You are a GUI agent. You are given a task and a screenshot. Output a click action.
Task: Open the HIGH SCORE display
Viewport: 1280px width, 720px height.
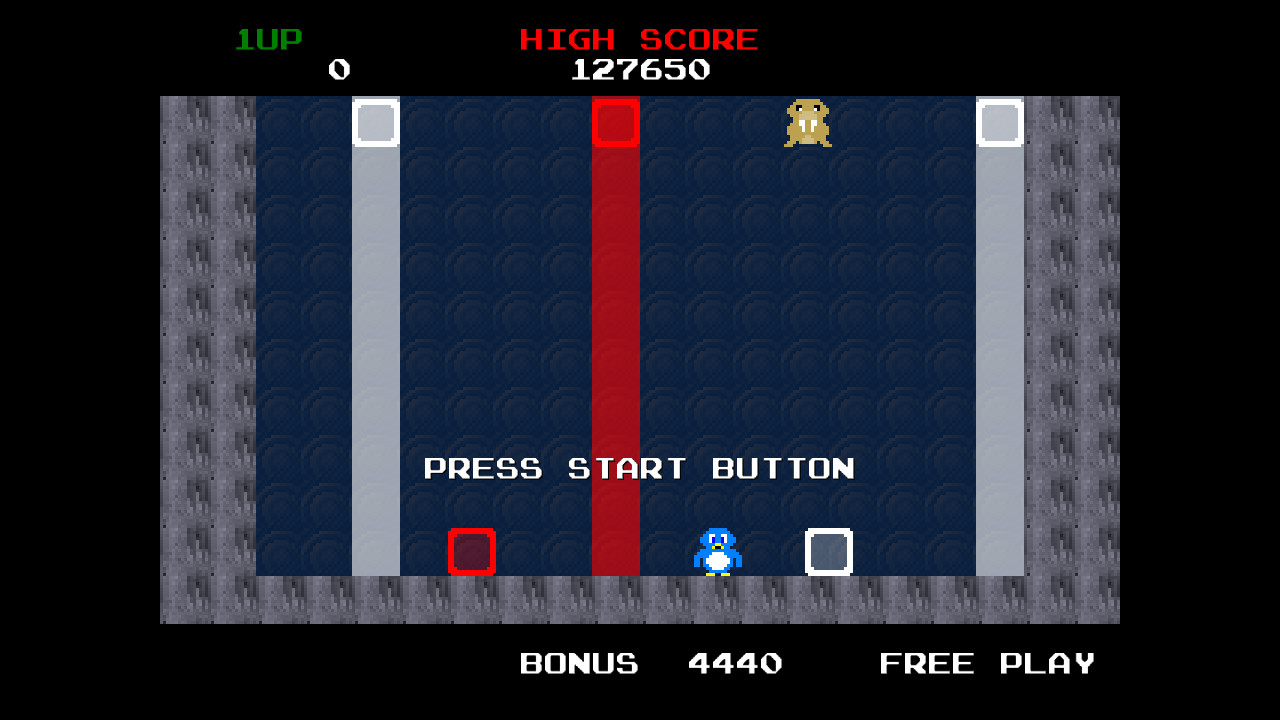coord(637,39)
